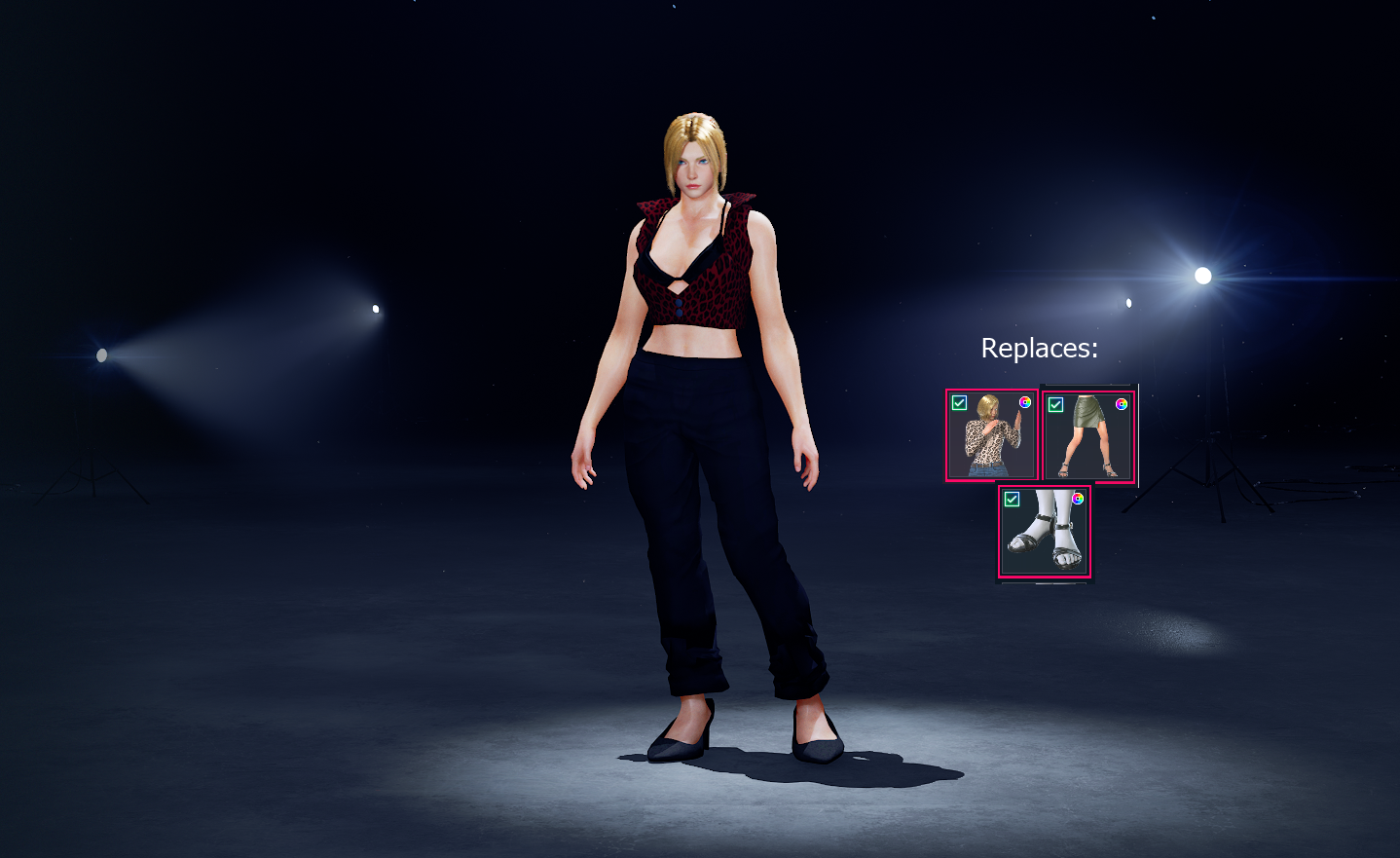Image resolution: width=1400 pixels, height=858 pixels.
Task: Open the color wheel on the leopard shirt item
Action: point(1024,402)
